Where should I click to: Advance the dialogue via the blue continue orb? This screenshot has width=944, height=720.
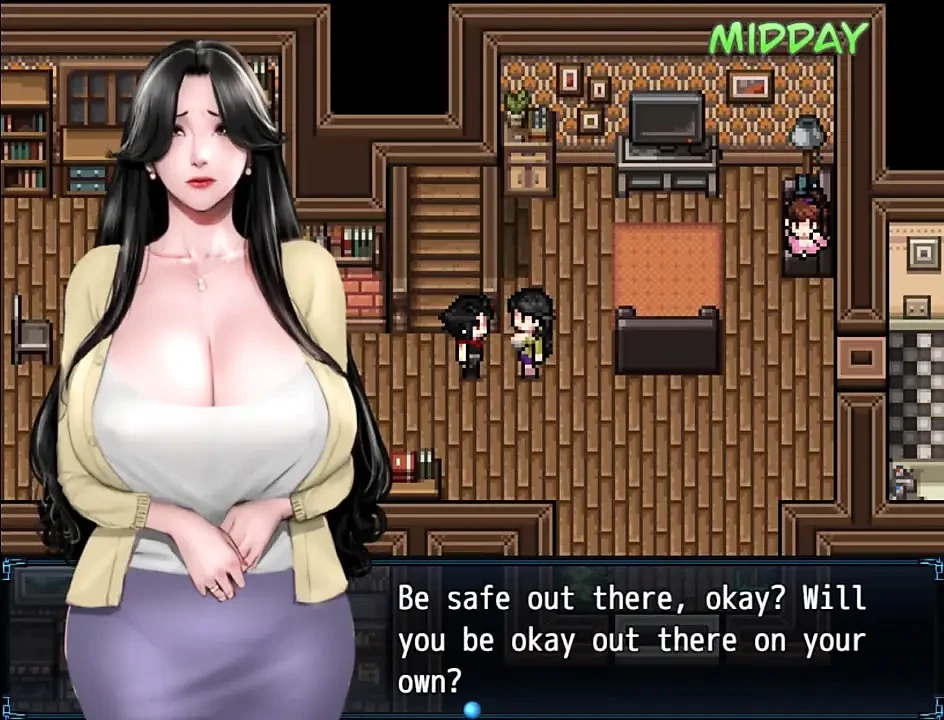tap(472, 709)
